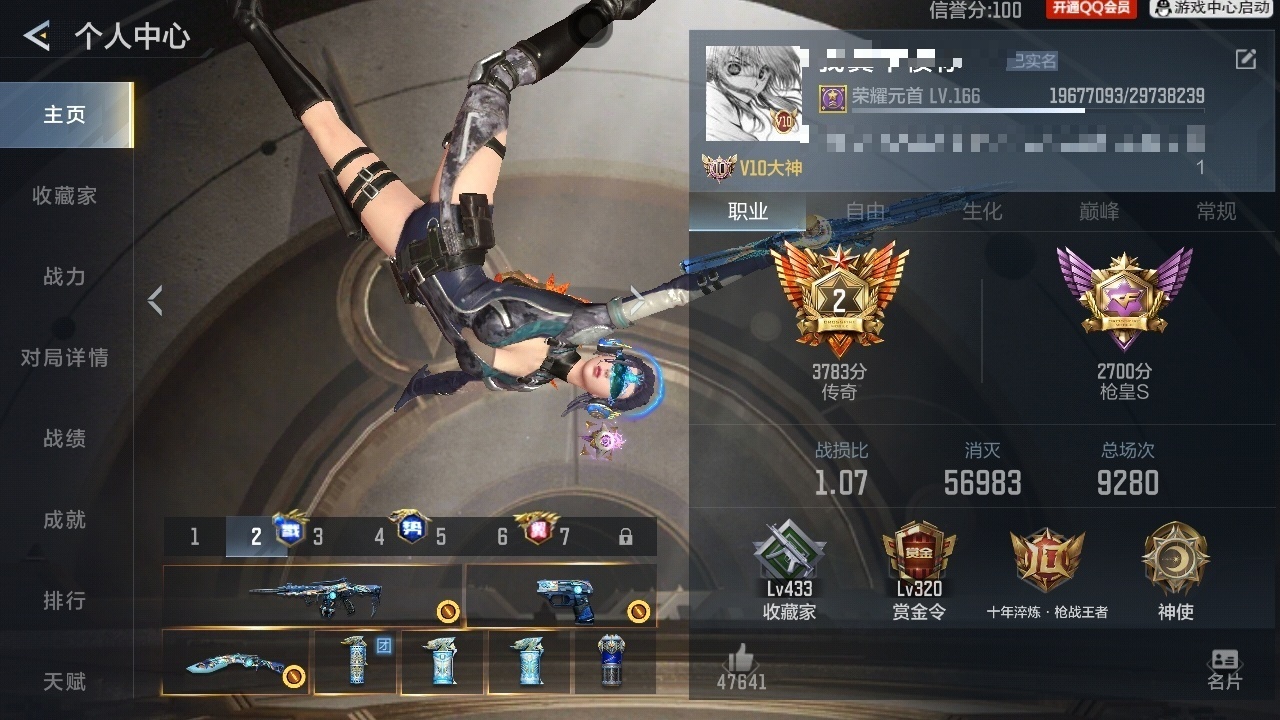
Task: Click the 开通QQ会员 button
Action: [x=1091, y=9]
